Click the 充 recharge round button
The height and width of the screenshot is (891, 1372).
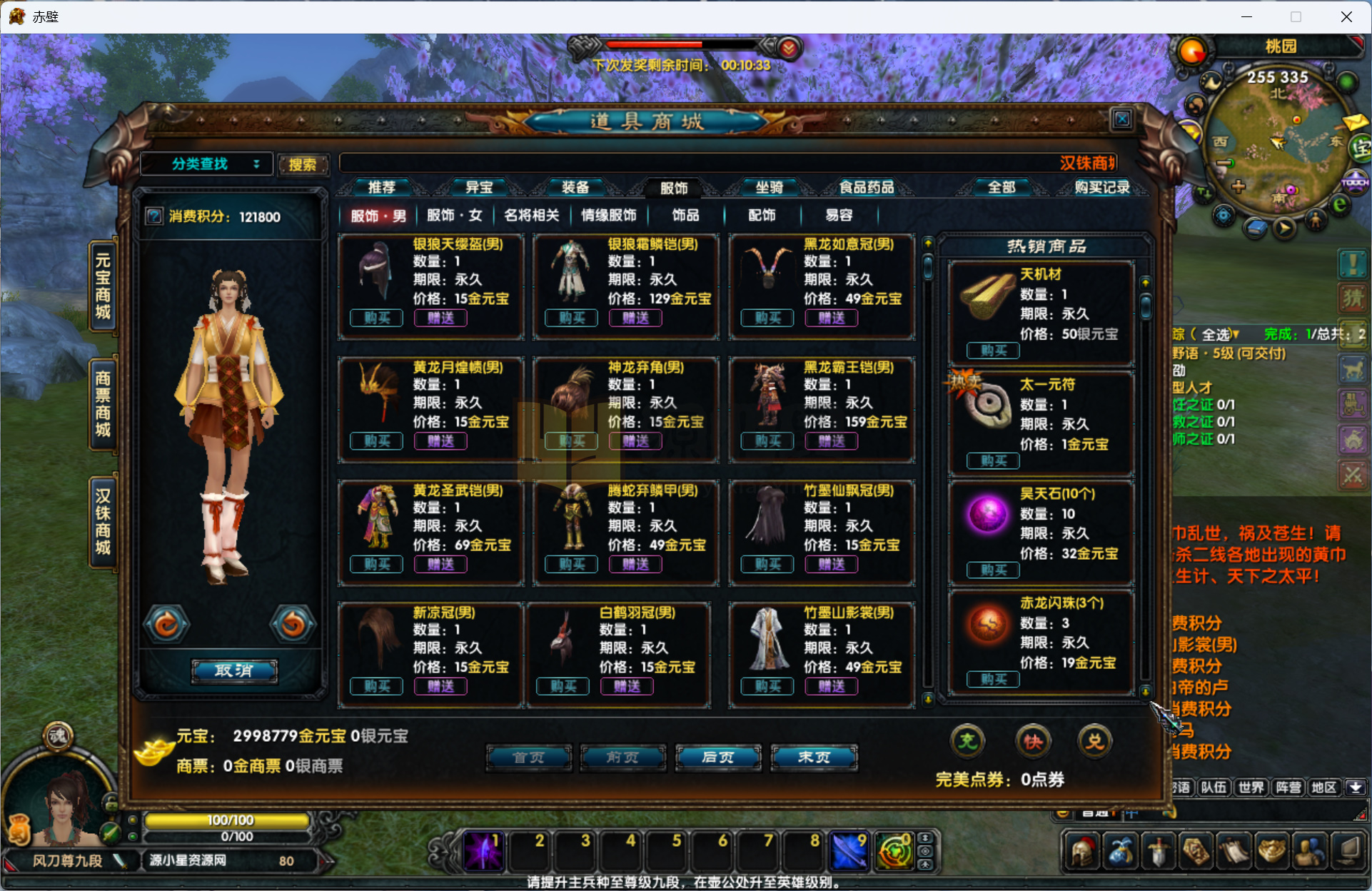coord(967,741)
